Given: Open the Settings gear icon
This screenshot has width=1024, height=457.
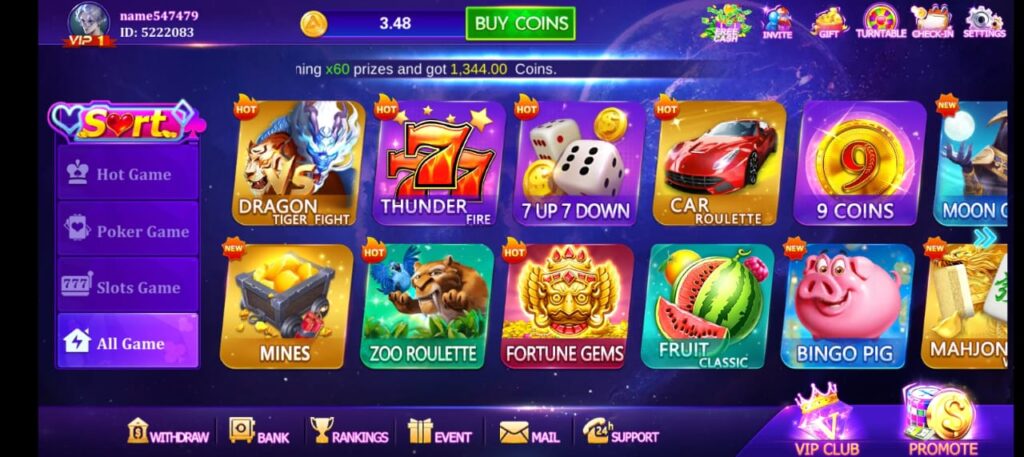Looking at the screenshot, I should pos(983,21).
